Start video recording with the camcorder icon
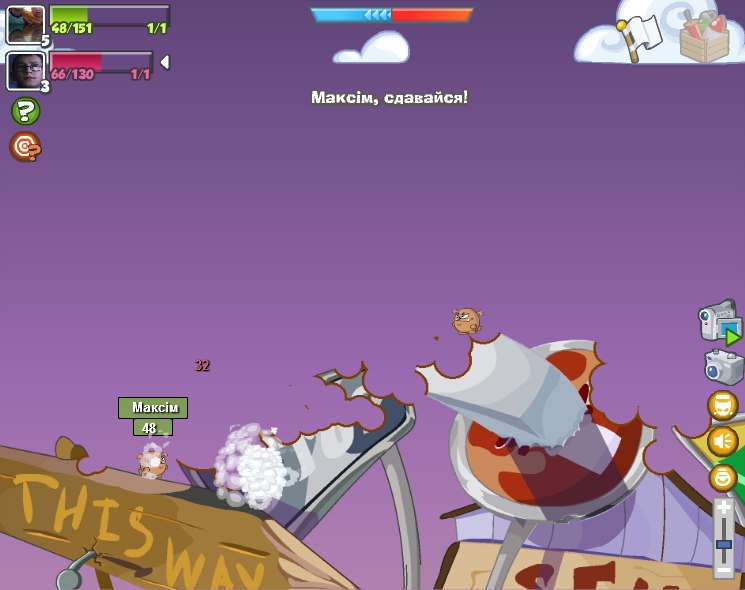The image size is (745, 590). point(719,322)
